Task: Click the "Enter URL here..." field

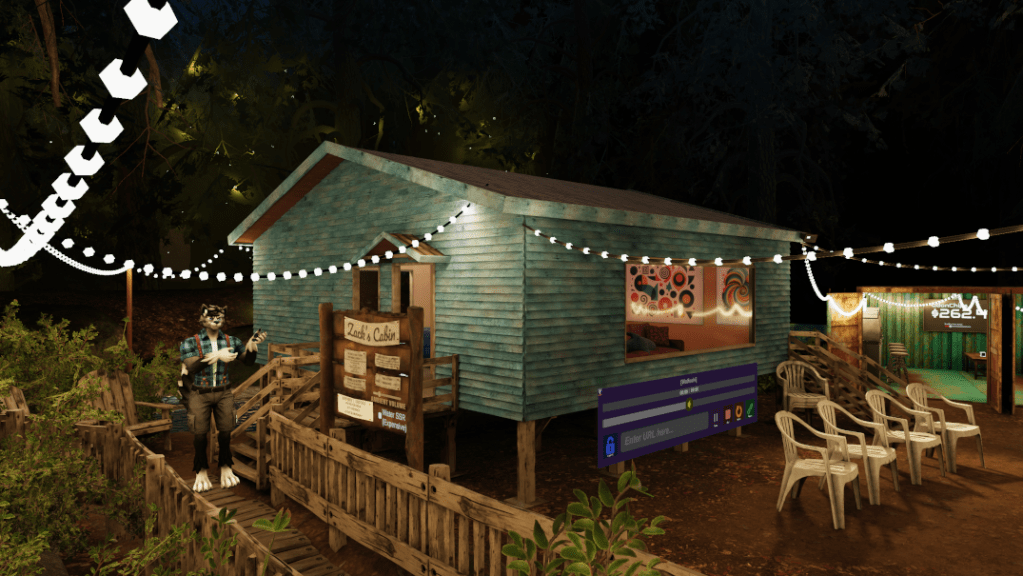Action: 664,435
